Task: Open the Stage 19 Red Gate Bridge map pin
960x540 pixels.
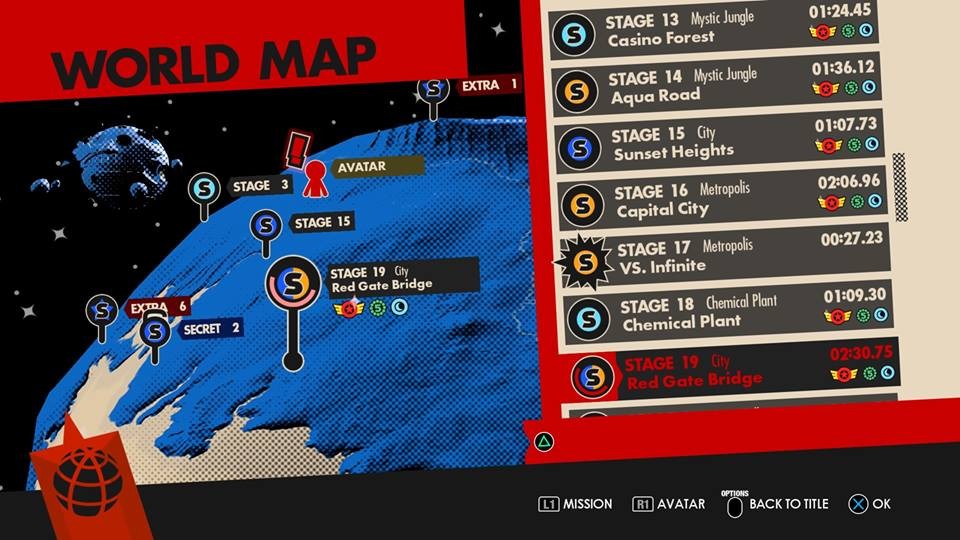Action: [292, 284]
